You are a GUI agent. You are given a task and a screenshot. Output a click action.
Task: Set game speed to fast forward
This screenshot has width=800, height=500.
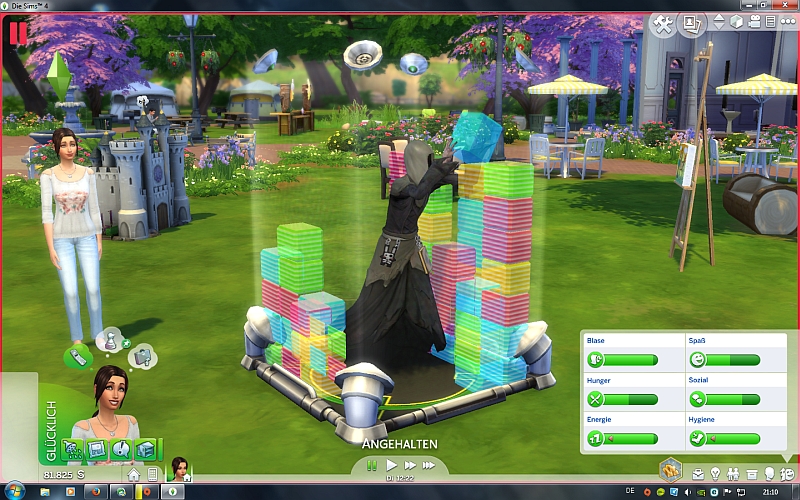tap(409, 465)
